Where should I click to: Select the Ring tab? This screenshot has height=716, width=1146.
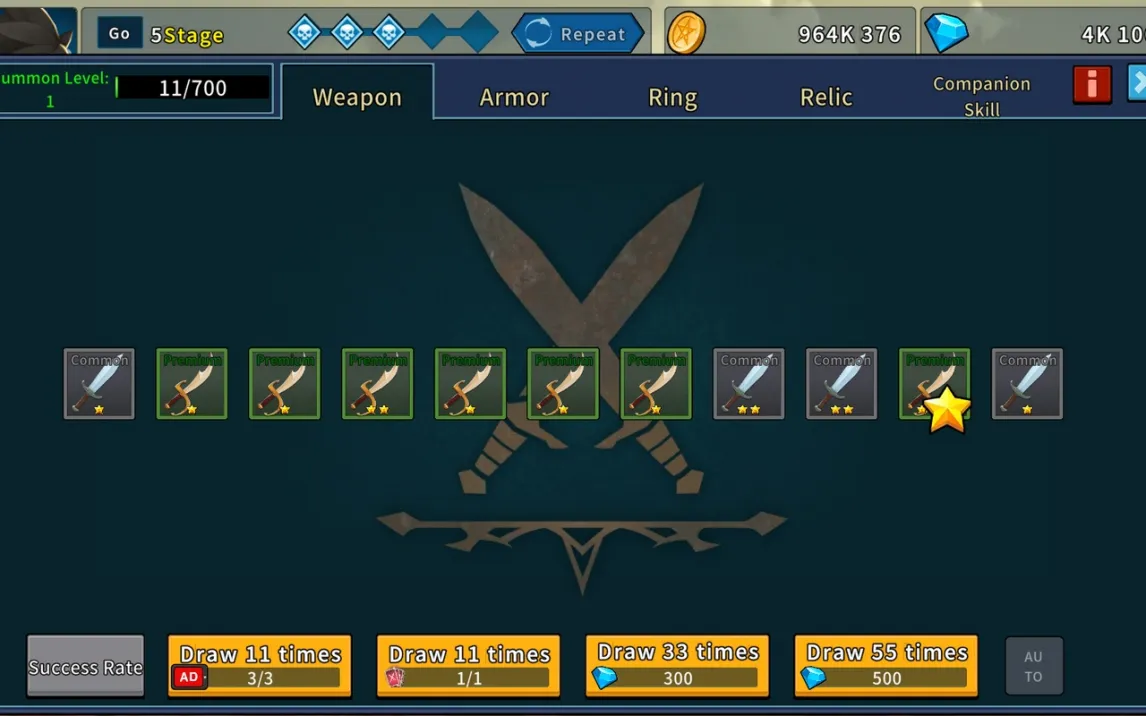tap(672, 96)
